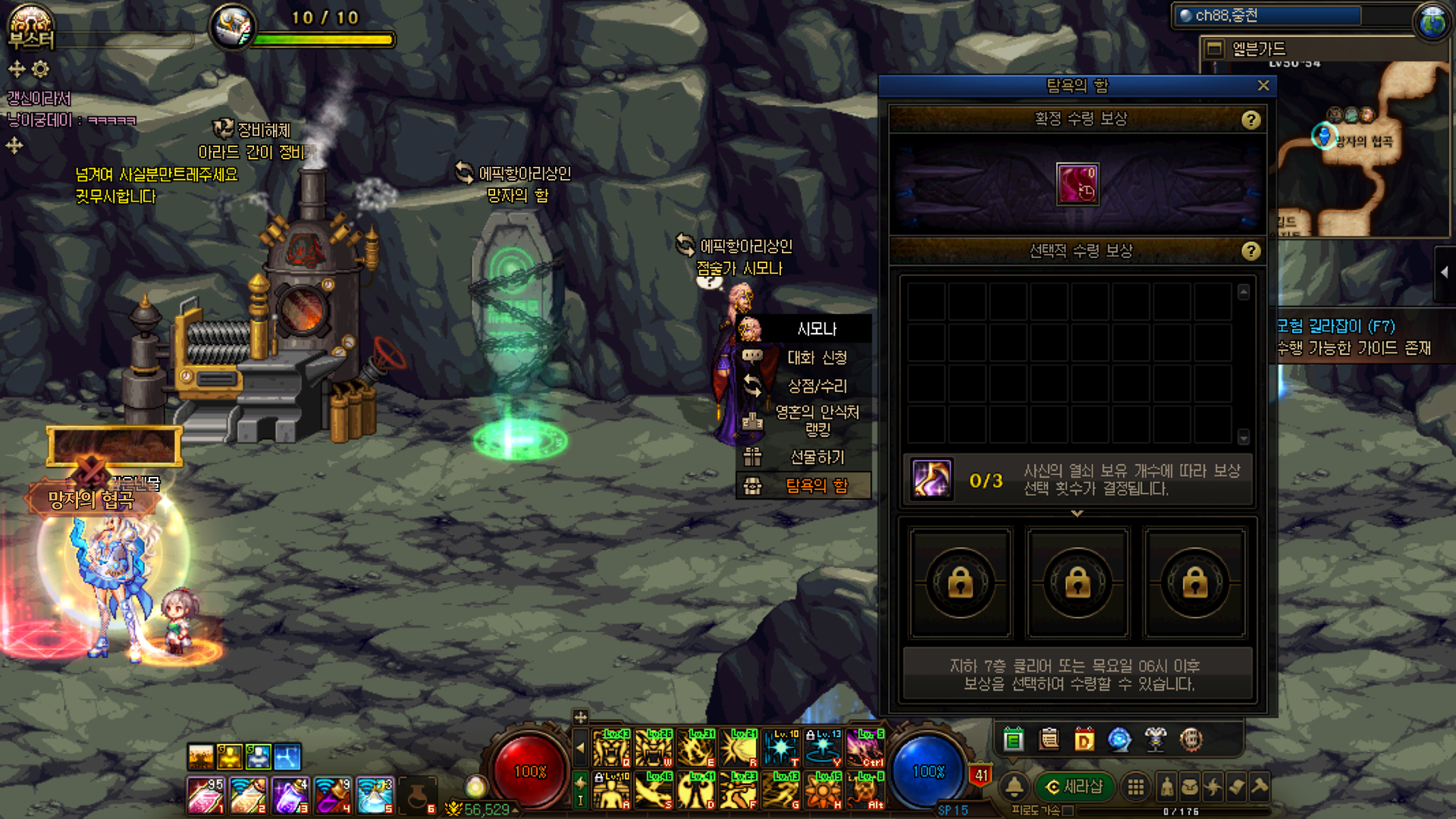This screenshot has height=819, width=1456.
Task: Open the notification bell
Action: pyautogui.click(x=1014, y=787)
